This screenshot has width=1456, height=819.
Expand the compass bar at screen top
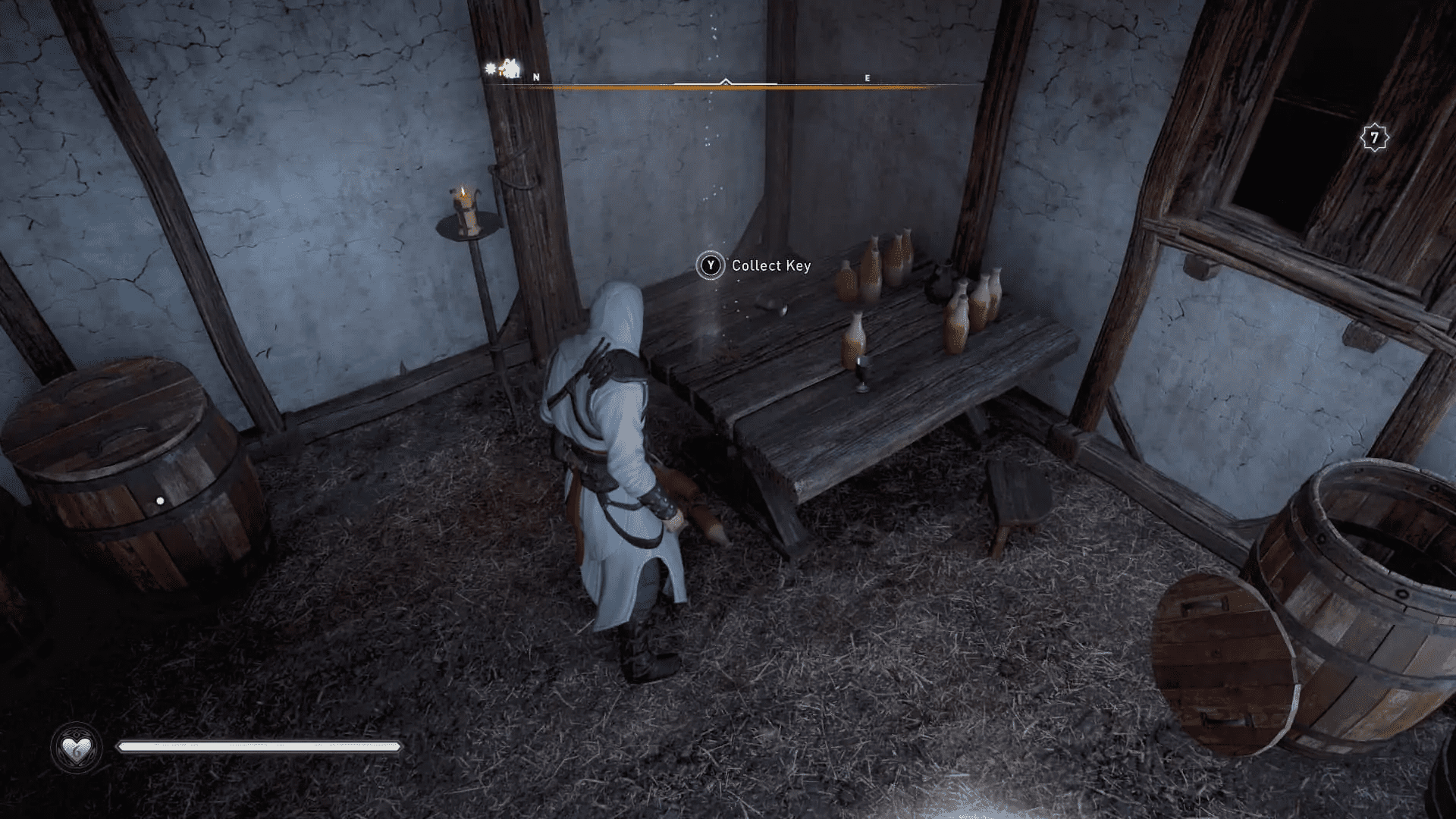tap(728, 86)
